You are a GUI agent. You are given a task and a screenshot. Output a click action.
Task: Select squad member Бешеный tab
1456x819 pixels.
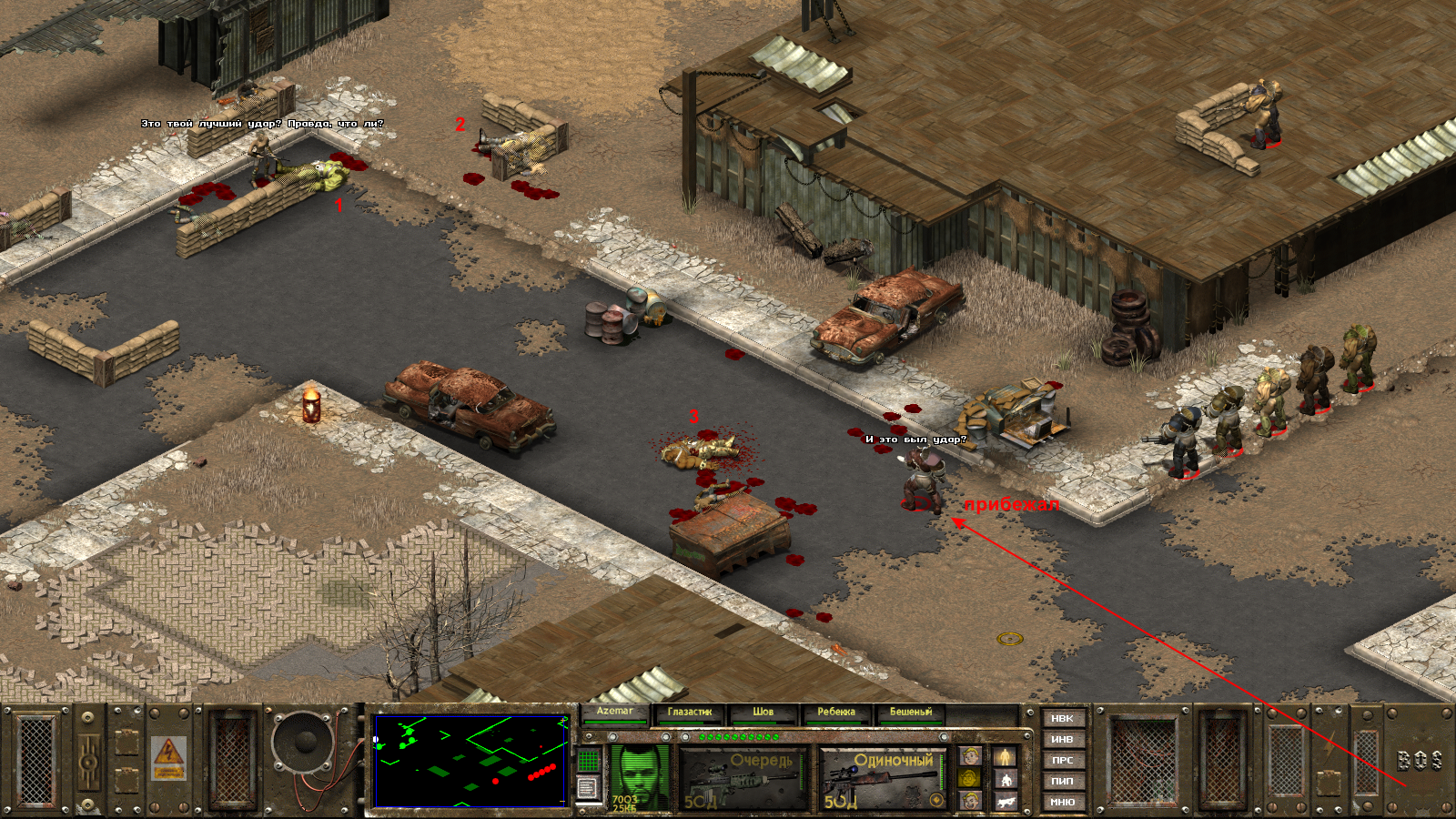[x=911, y=713]
